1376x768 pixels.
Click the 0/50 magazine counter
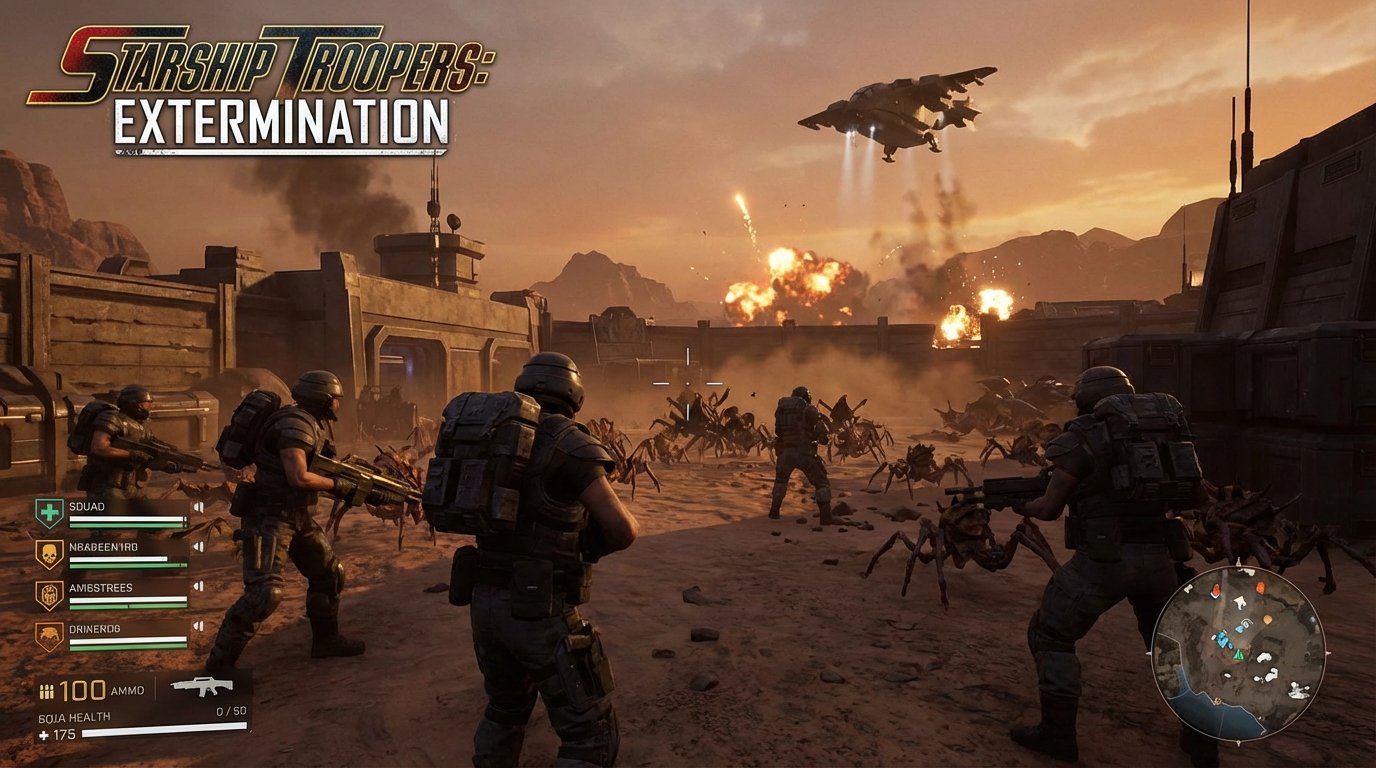click(x=230, y=711)
